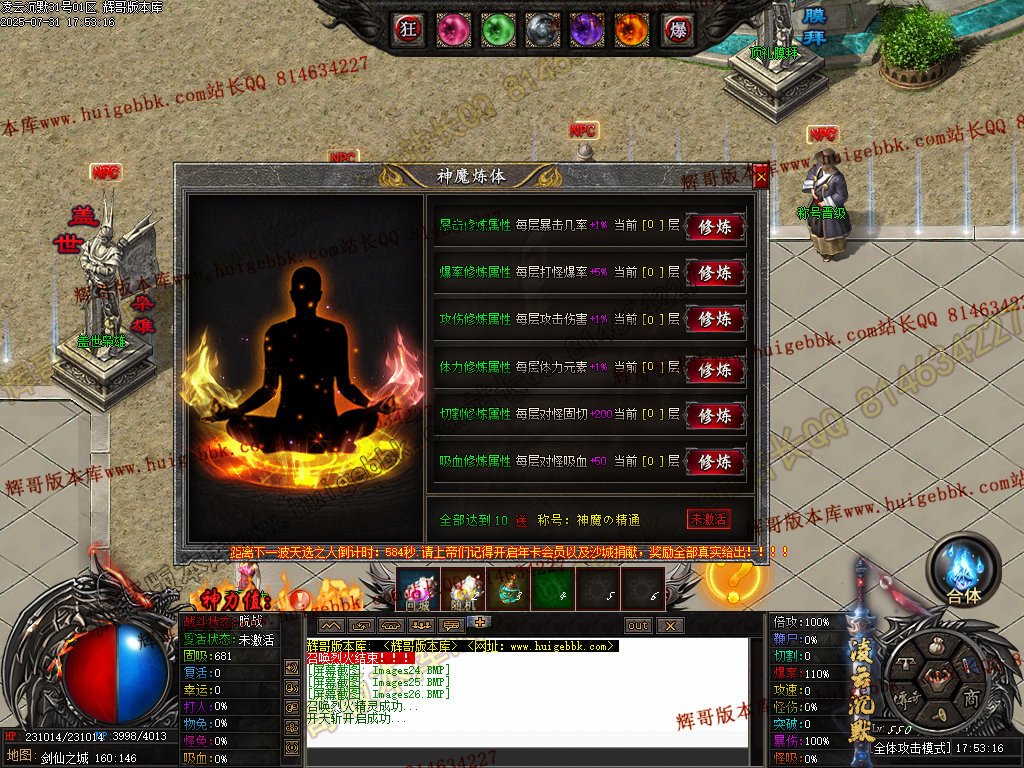
Task: Click the 未激活 title activation button
Action: point(708,520)
